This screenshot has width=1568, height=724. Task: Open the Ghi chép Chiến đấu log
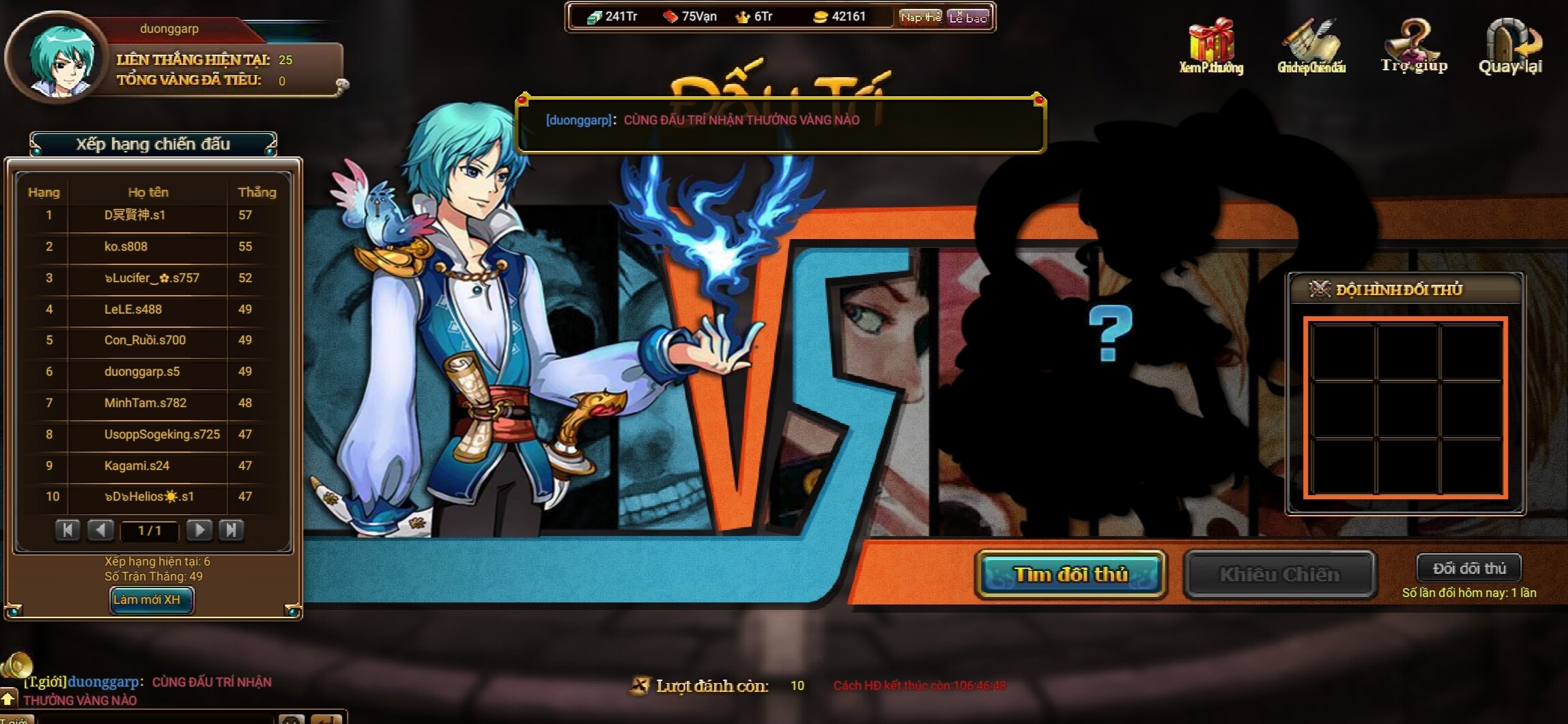click(x=1311, y=46)
